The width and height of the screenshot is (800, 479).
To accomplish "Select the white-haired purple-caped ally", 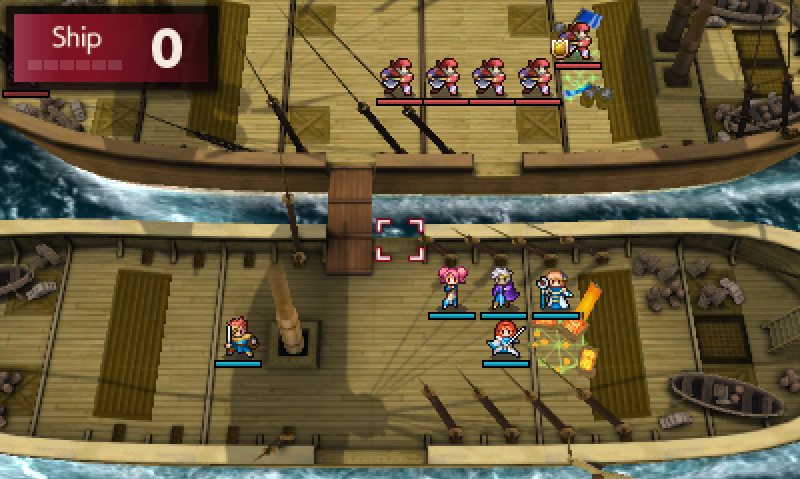I will click(502, 289).
